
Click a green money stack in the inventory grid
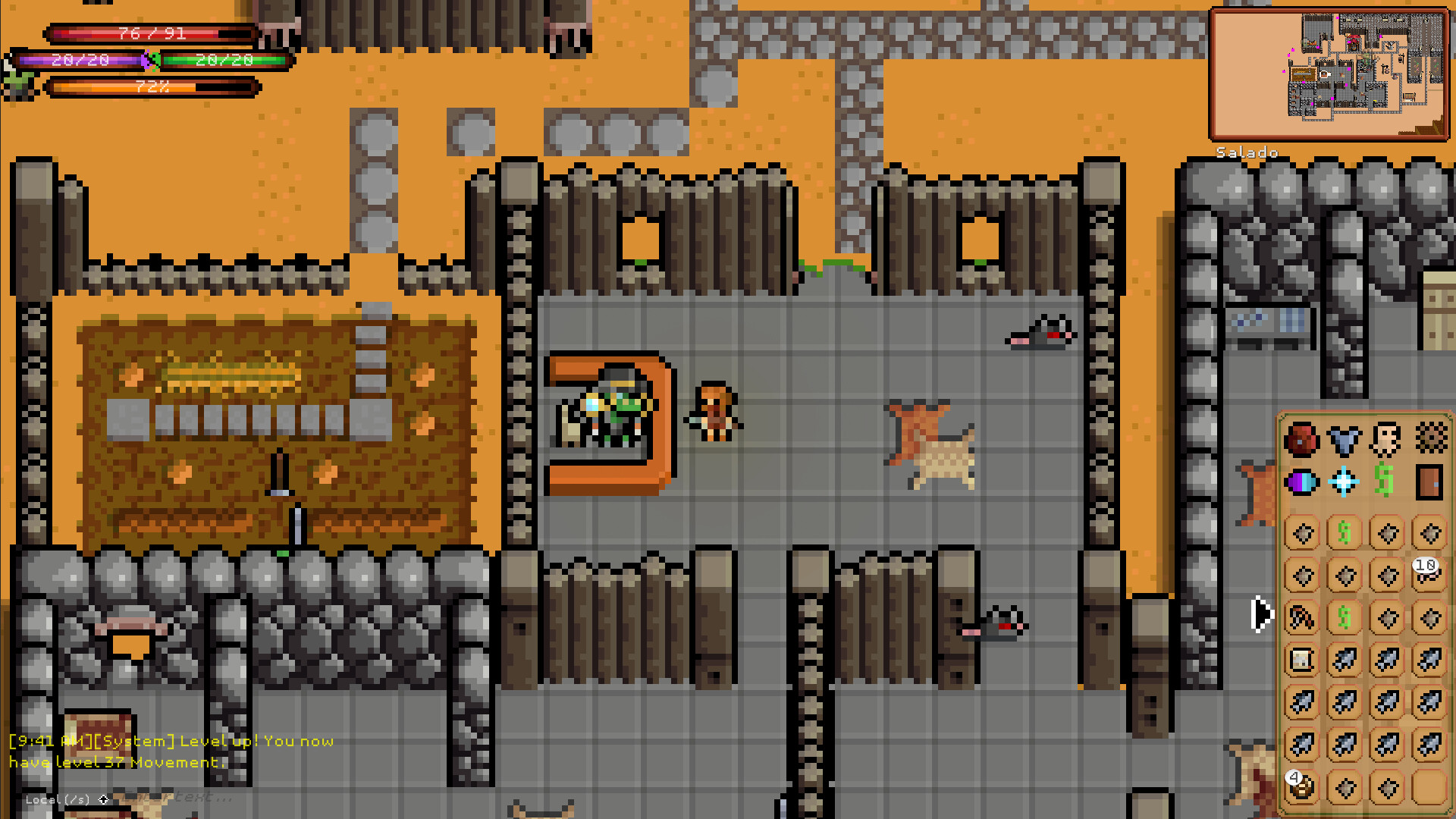[1344, 533]
